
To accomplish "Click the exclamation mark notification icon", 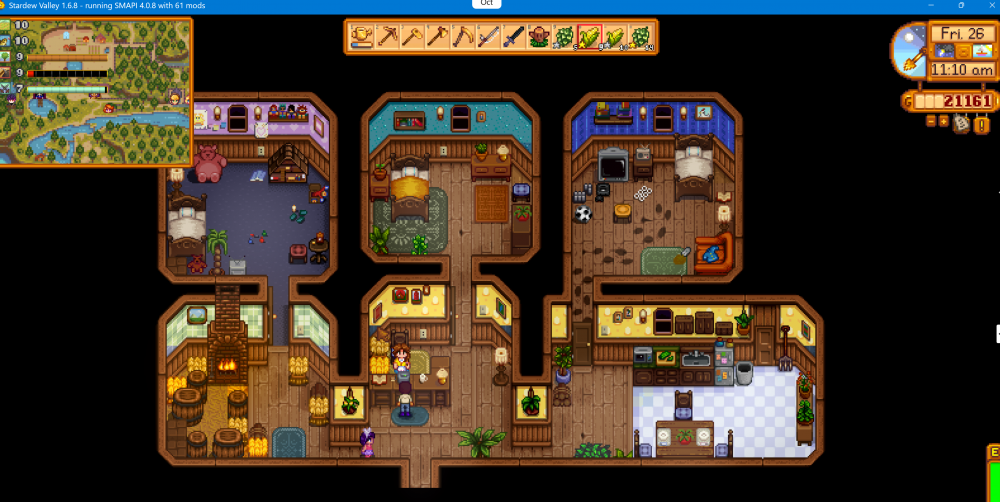I will 981,125.
